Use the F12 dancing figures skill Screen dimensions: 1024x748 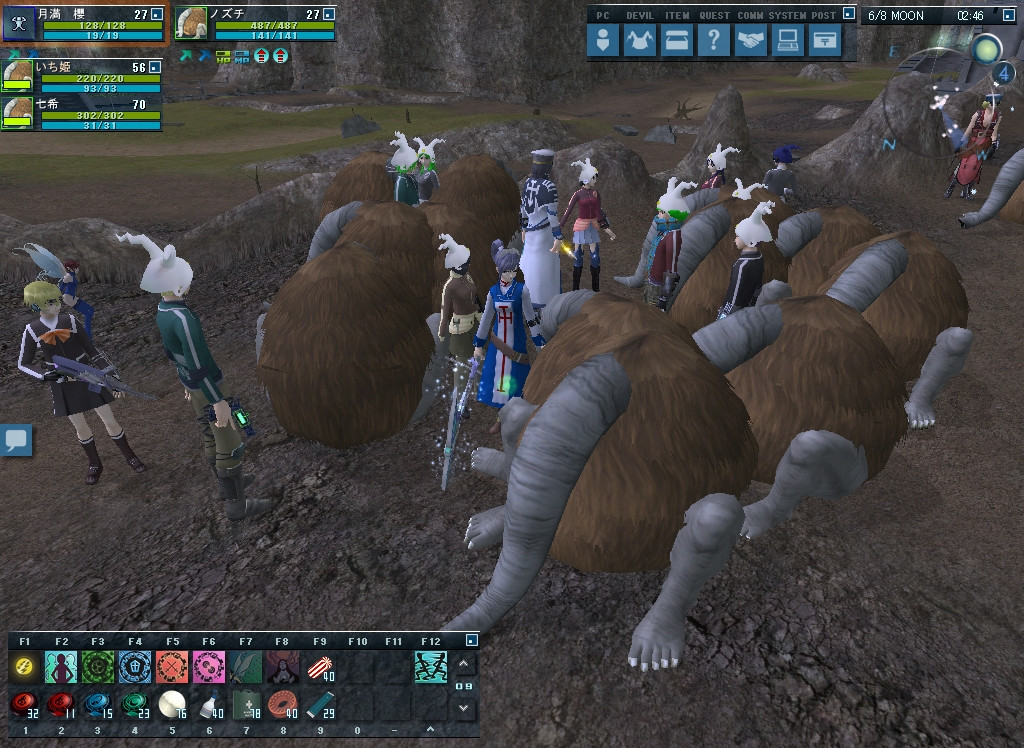click(431, 666)
